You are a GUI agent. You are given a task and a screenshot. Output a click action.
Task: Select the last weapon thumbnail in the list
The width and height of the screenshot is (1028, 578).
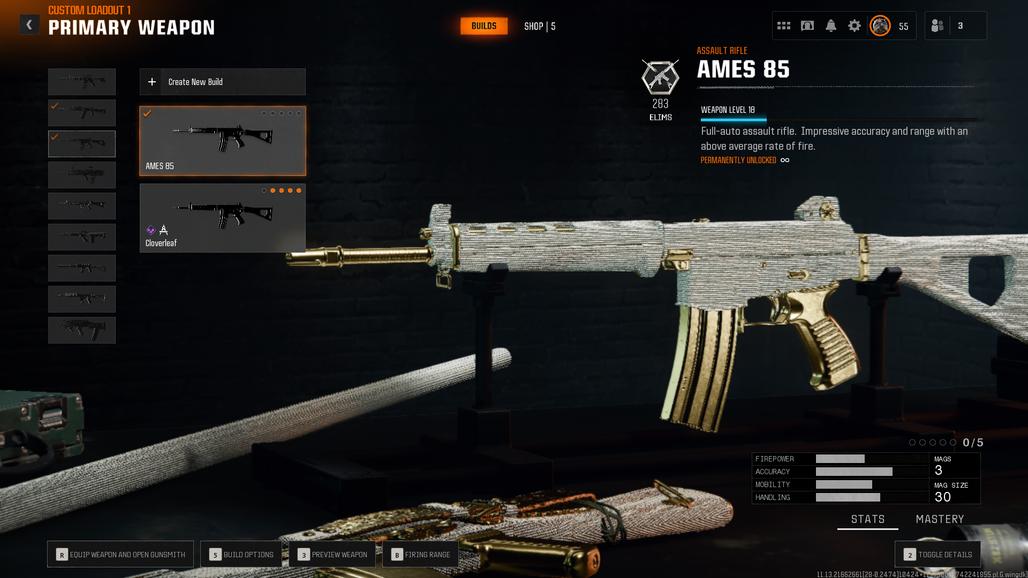point(82,330)
